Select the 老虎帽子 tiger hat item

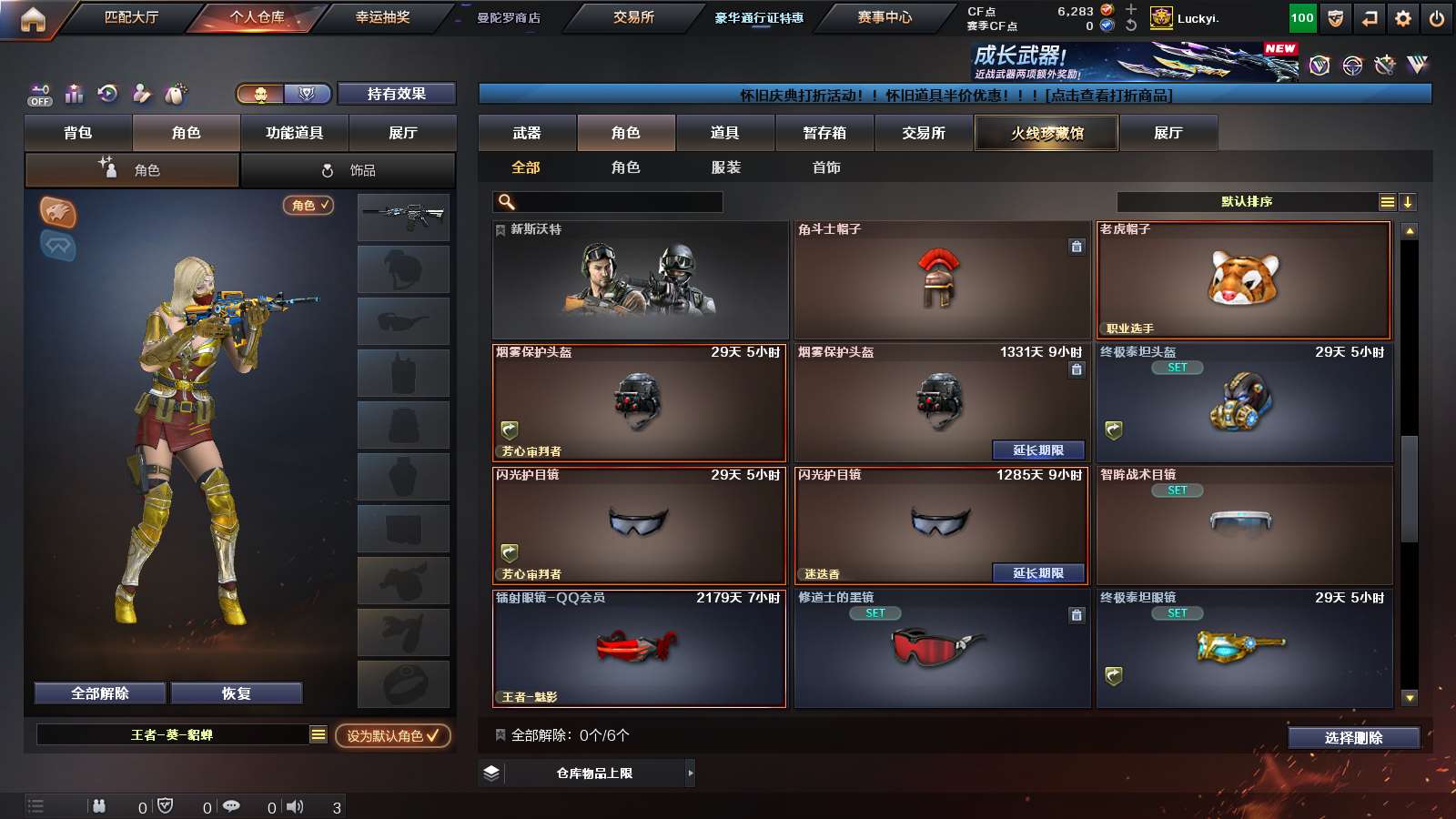[x=1243, y=279]
